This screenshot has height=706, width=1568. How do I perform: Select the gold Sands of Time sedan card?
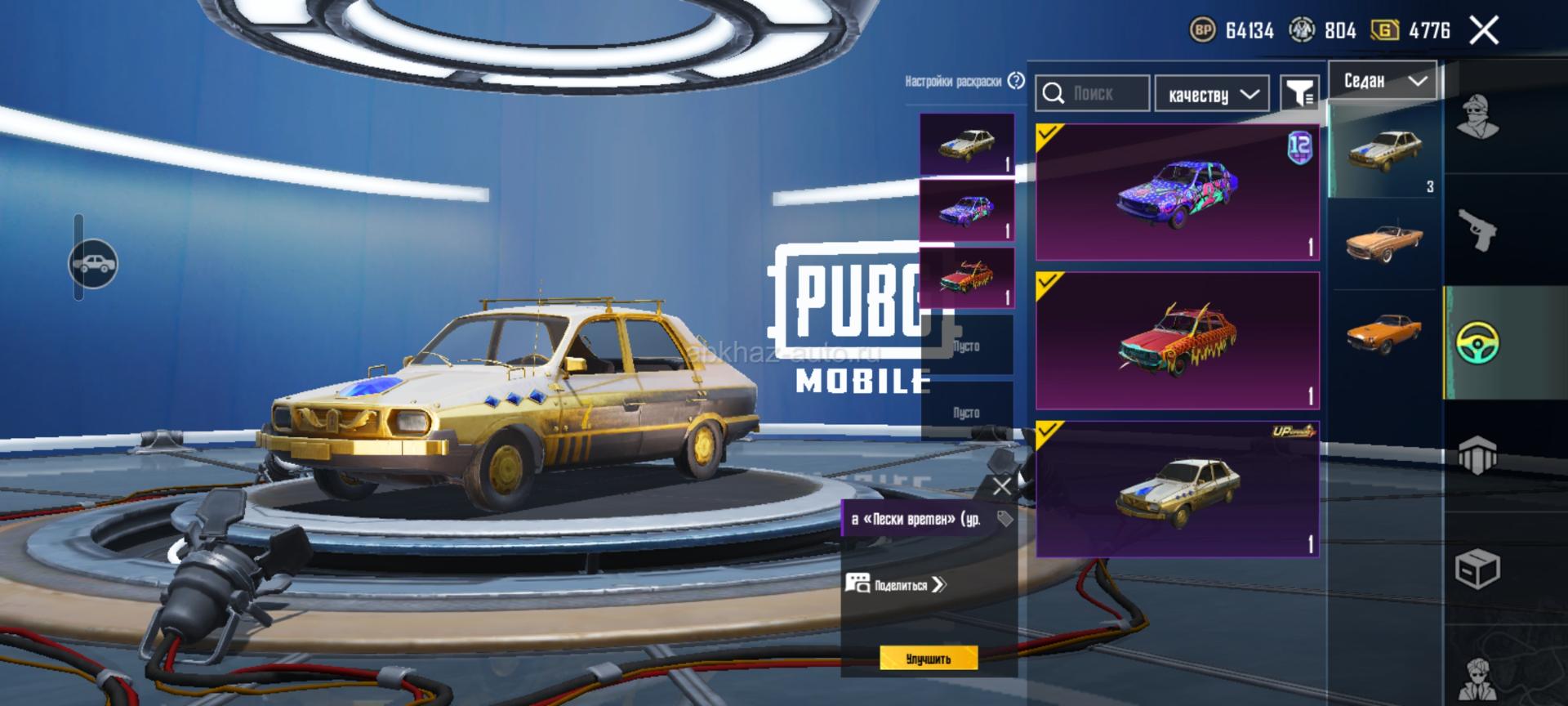(1177, 489)
